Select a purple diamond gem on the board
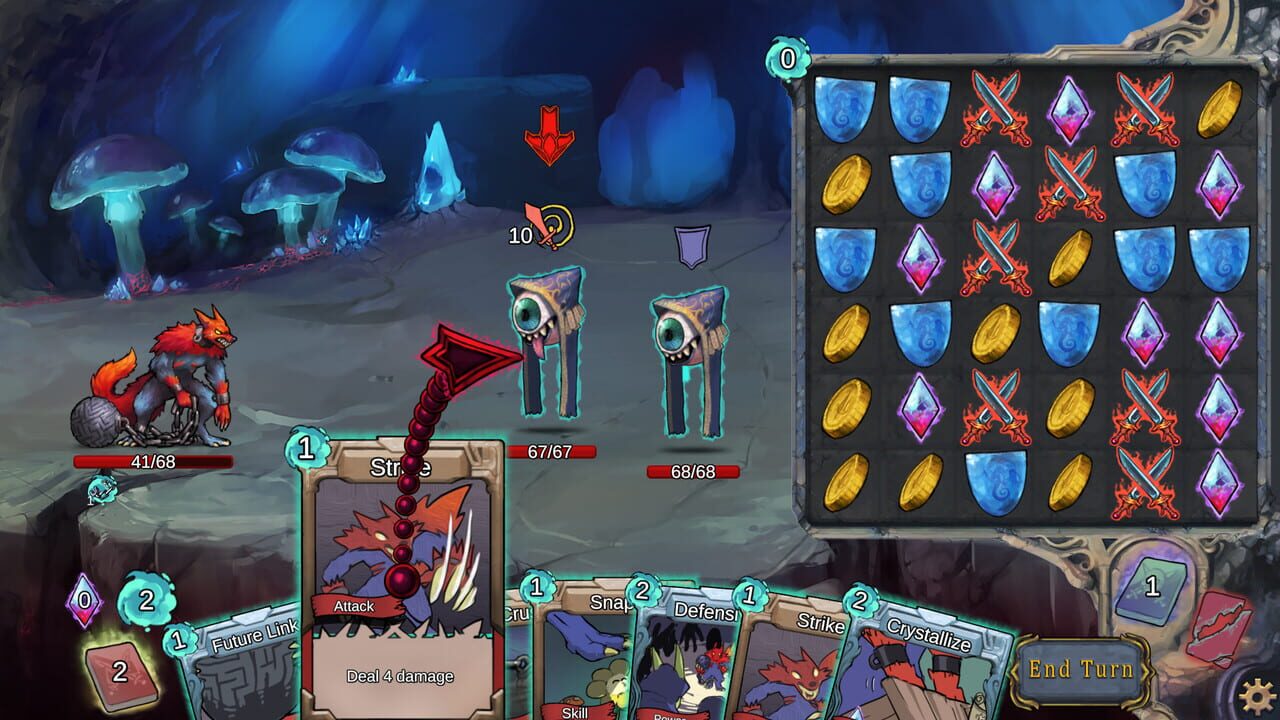 coord(1073,110)
